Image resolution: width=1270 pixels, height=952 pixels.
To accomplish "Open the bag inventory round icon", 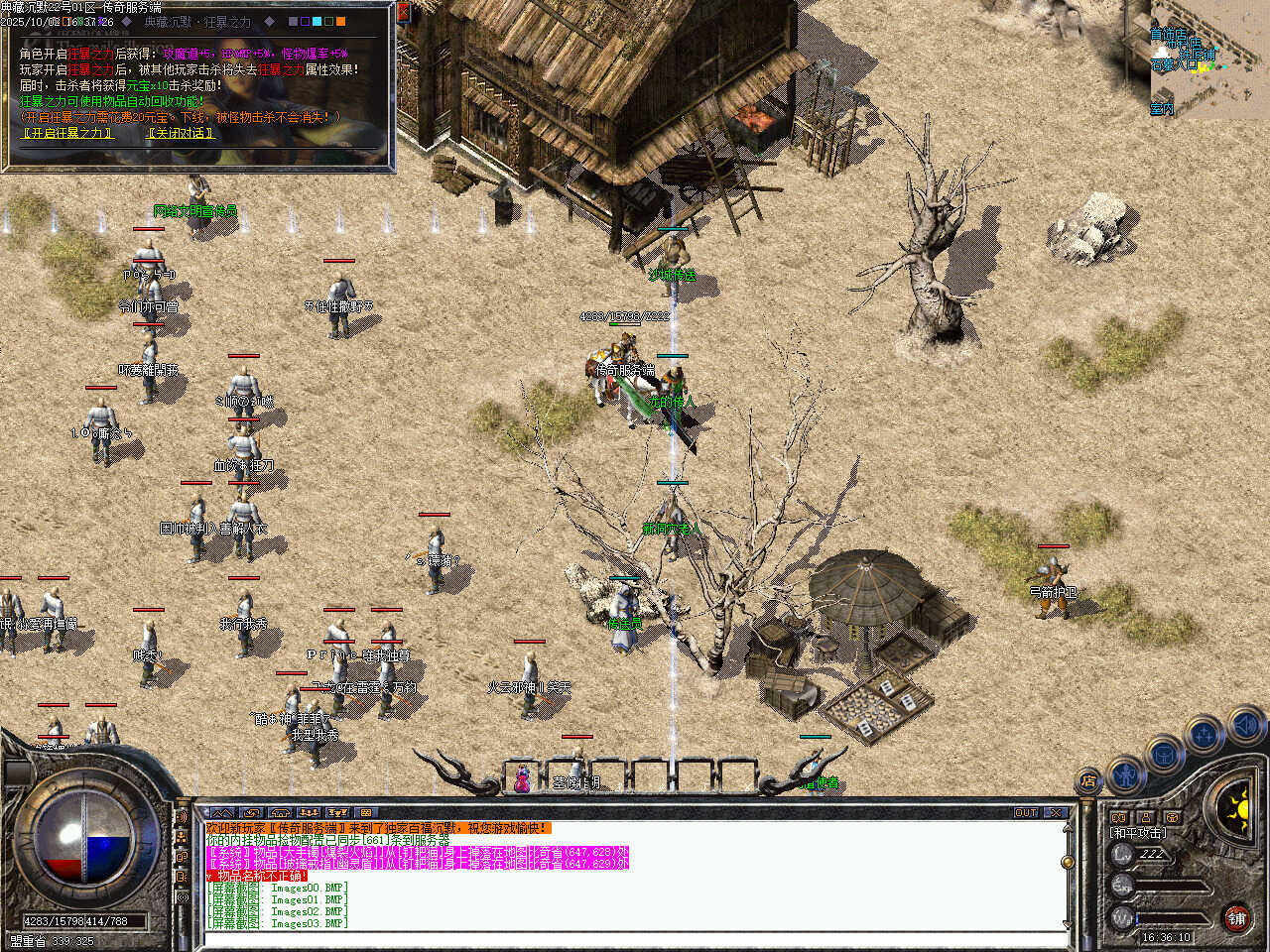I will pyautogui.click(x=1164, y=754).
